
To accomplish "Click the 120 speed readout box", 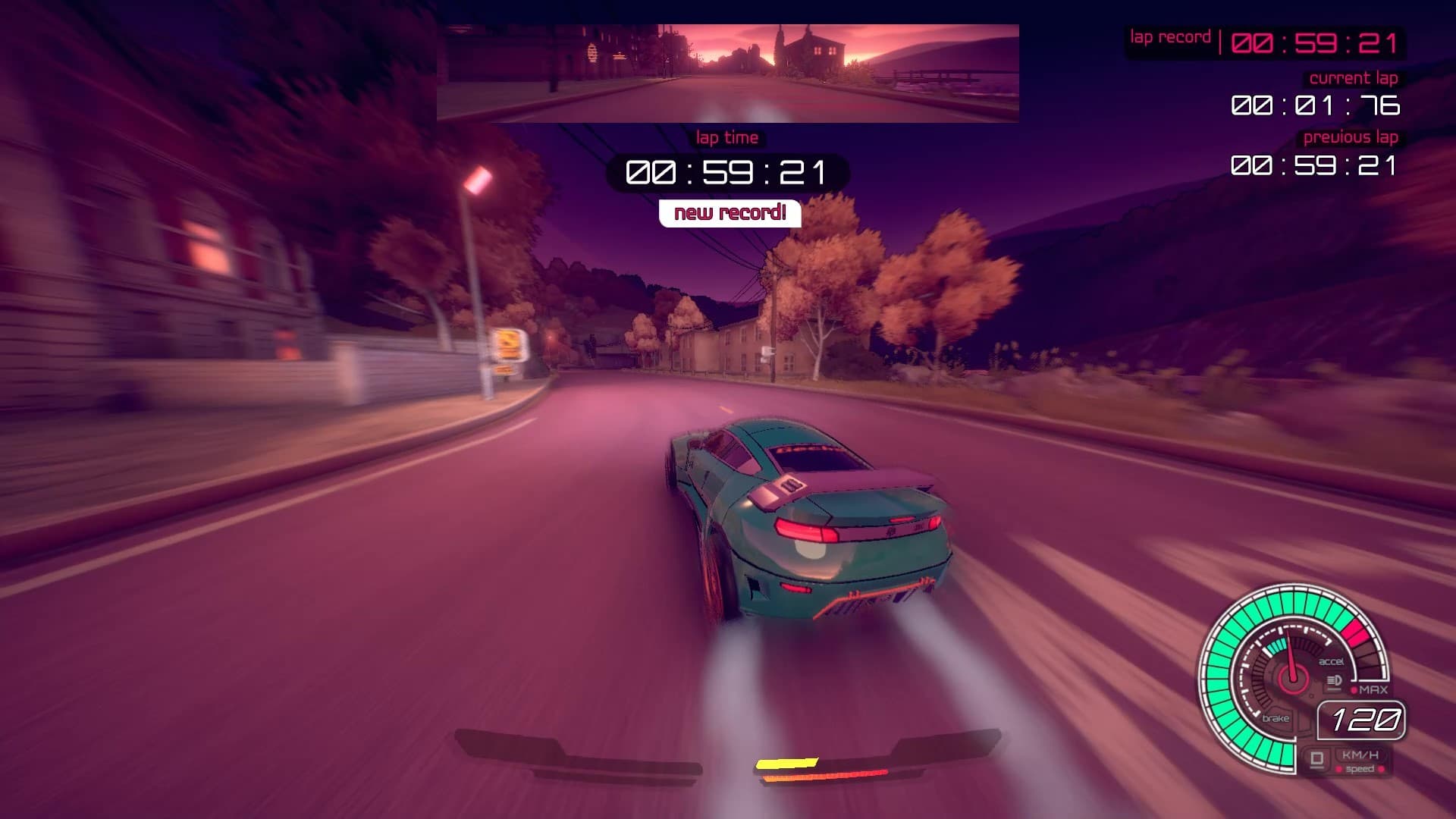I will (1364, 720).
